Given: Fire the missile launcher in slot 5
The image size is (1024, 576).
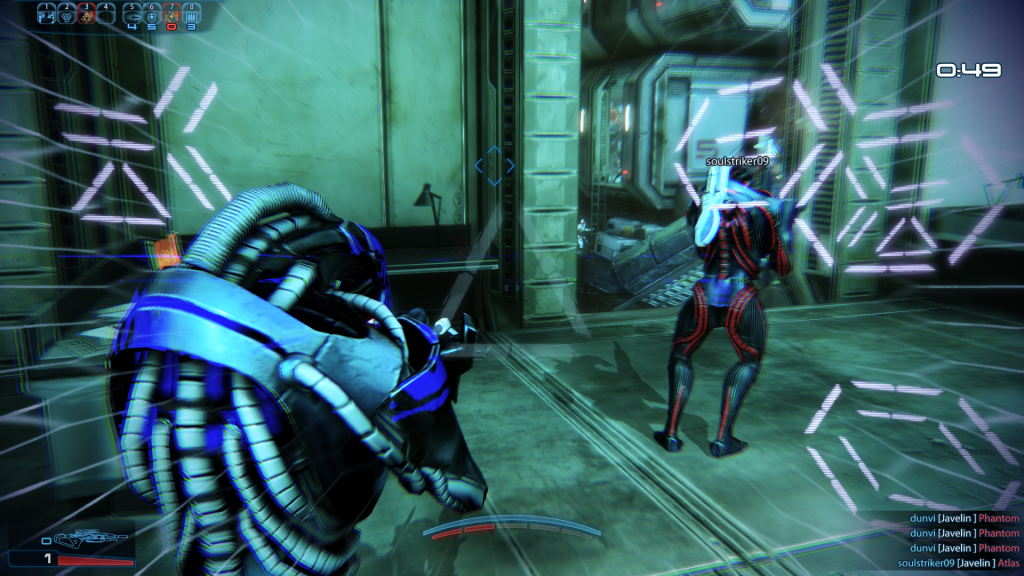Looking at the screenshot, I should (x=132, y=15).
